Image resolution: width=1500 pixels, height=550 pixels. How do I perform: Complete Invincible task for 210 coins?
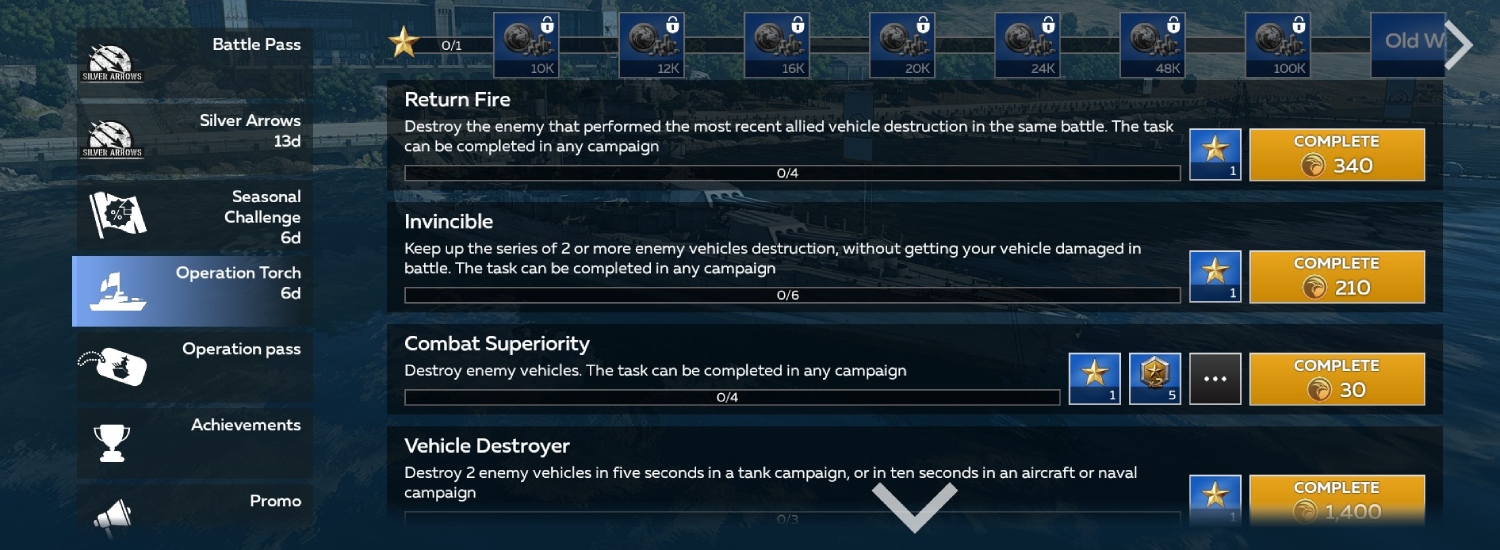1337,277
